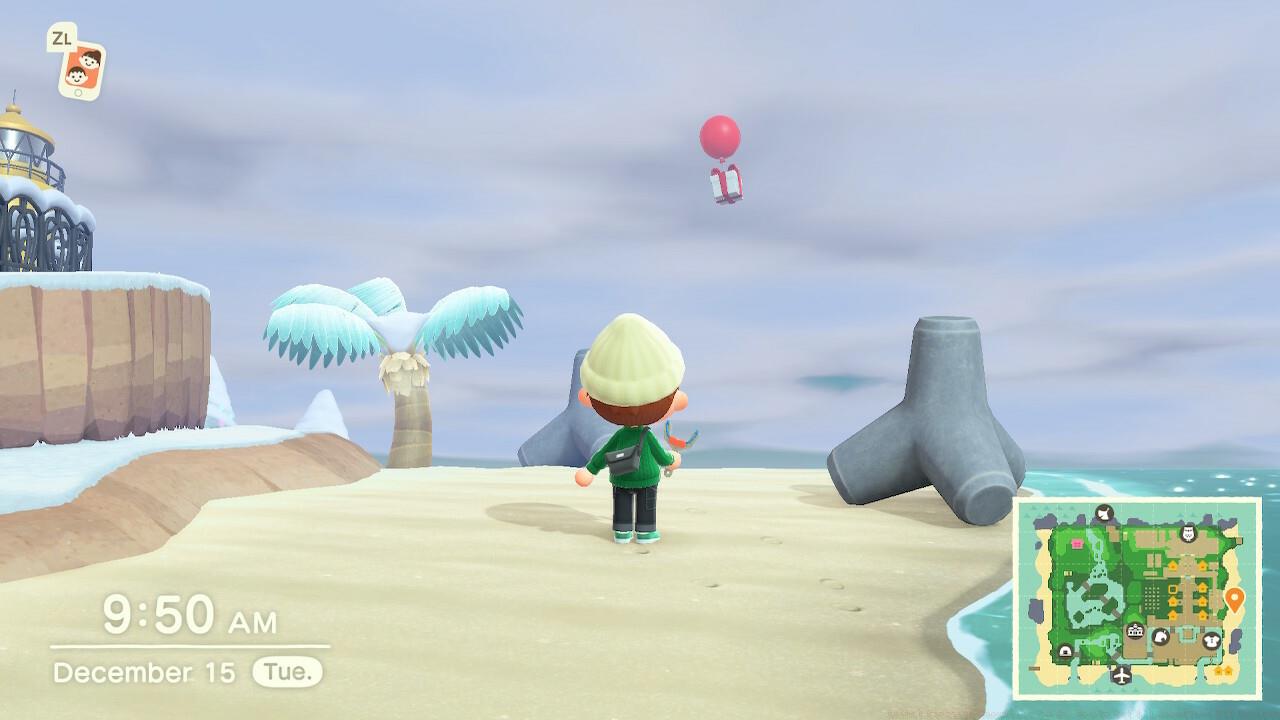Select the museum owl icon on the minimap
The image size is (1280, 720).
click(x=1187, y=531)
